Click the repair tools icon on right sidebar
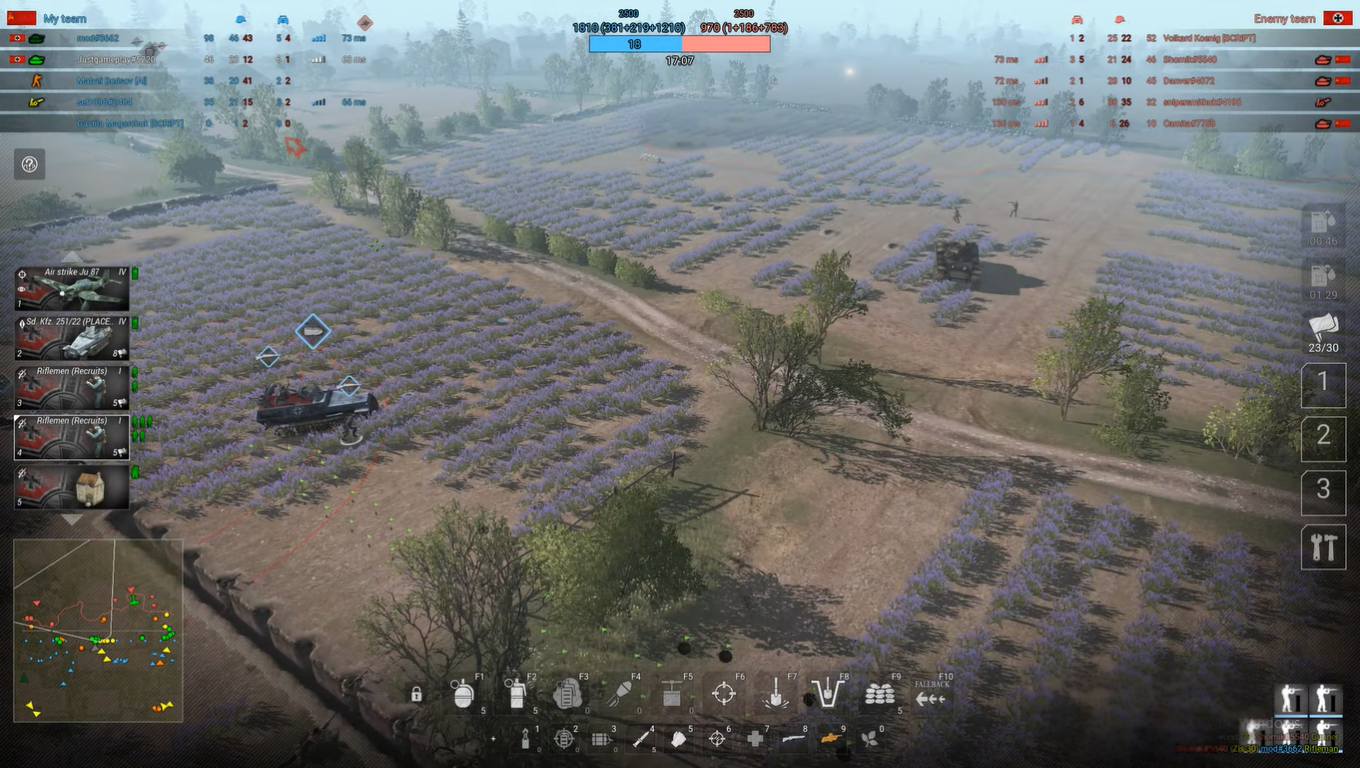This screenshot has height=768, width=1360. (1323, 546)
